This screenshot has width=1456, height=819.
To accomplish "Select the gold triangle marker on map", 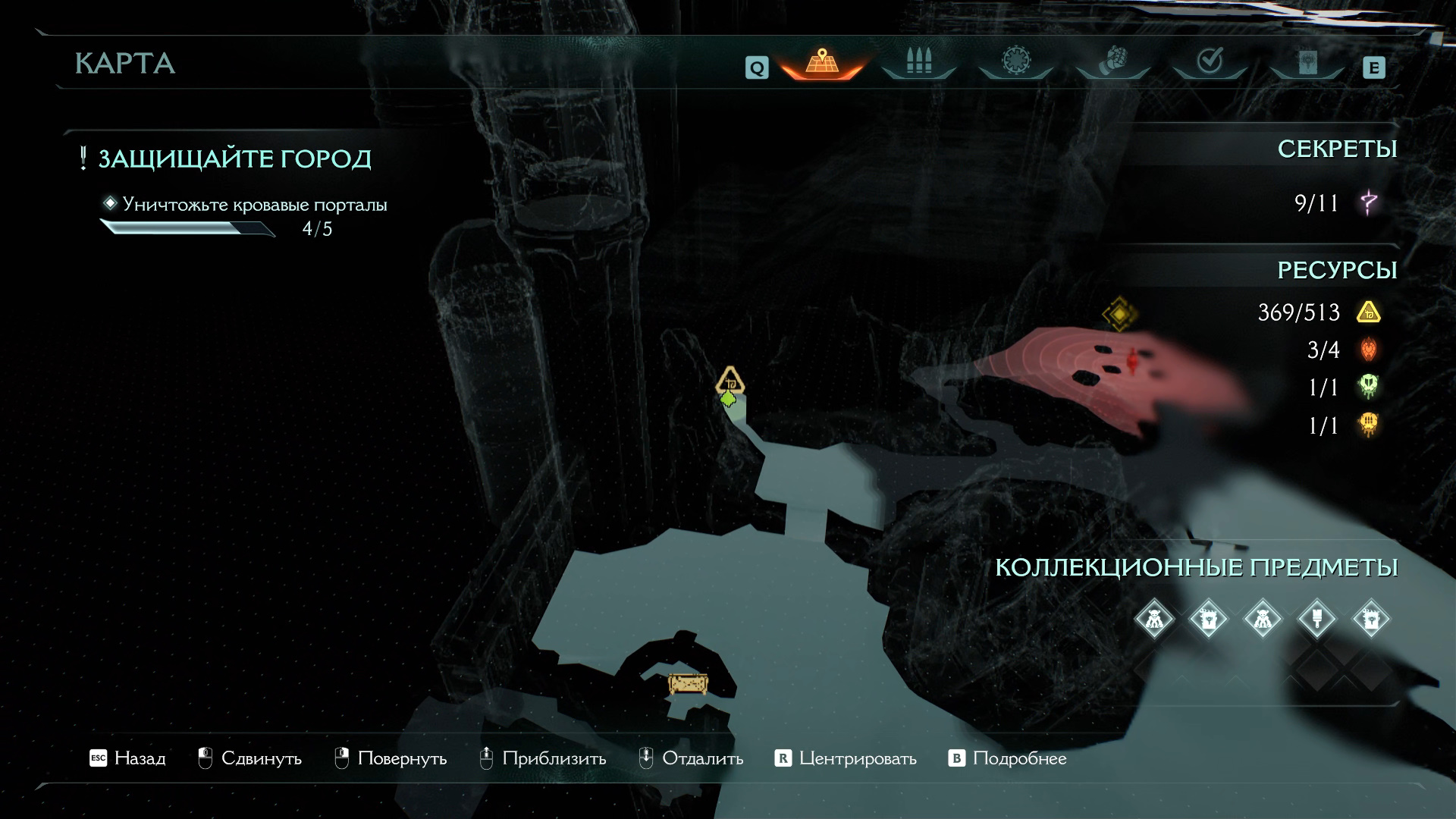I will 730,380.
